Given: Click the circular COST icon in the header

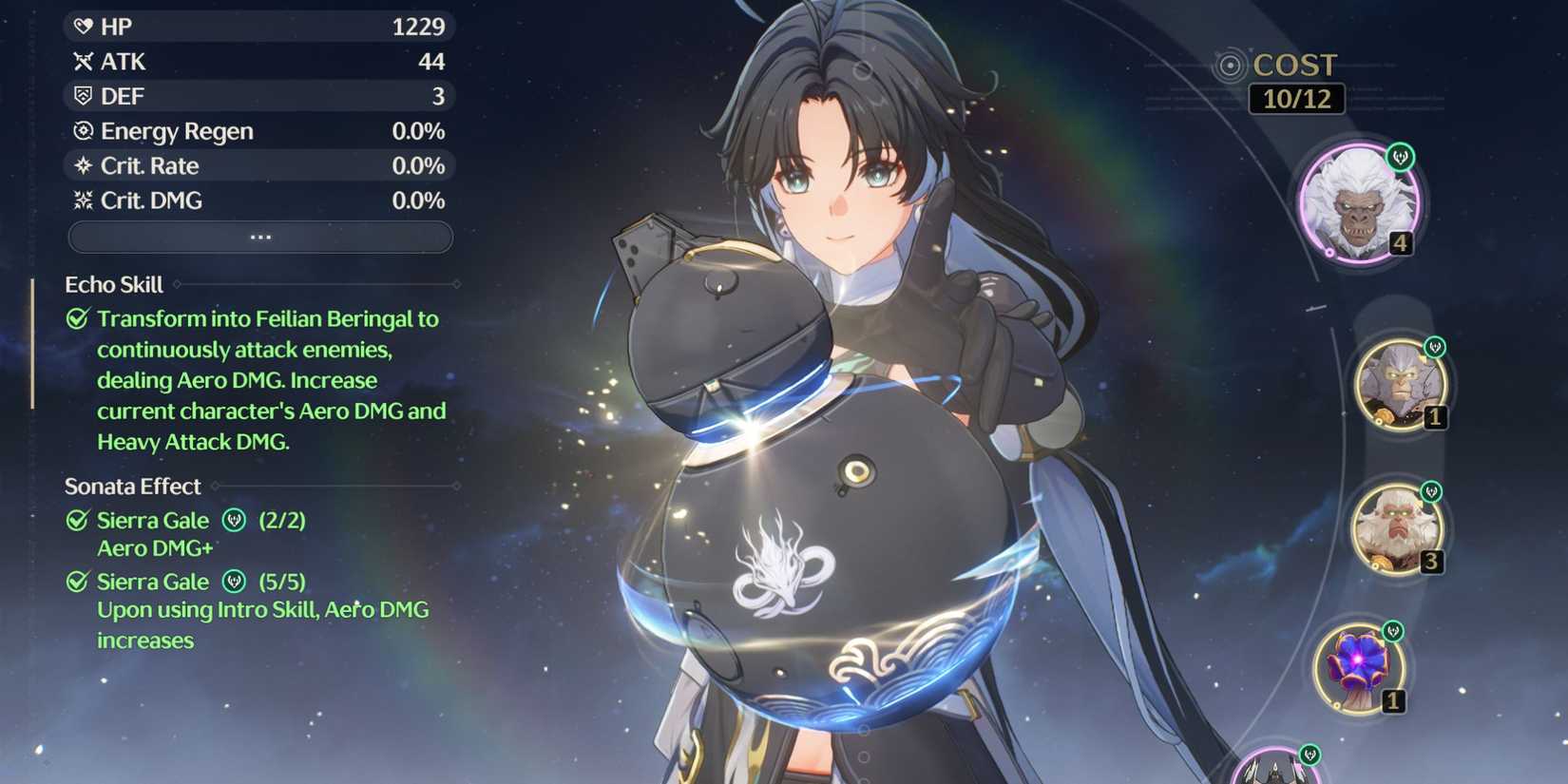Looking at the screenshot, I should click(1233, 66).
